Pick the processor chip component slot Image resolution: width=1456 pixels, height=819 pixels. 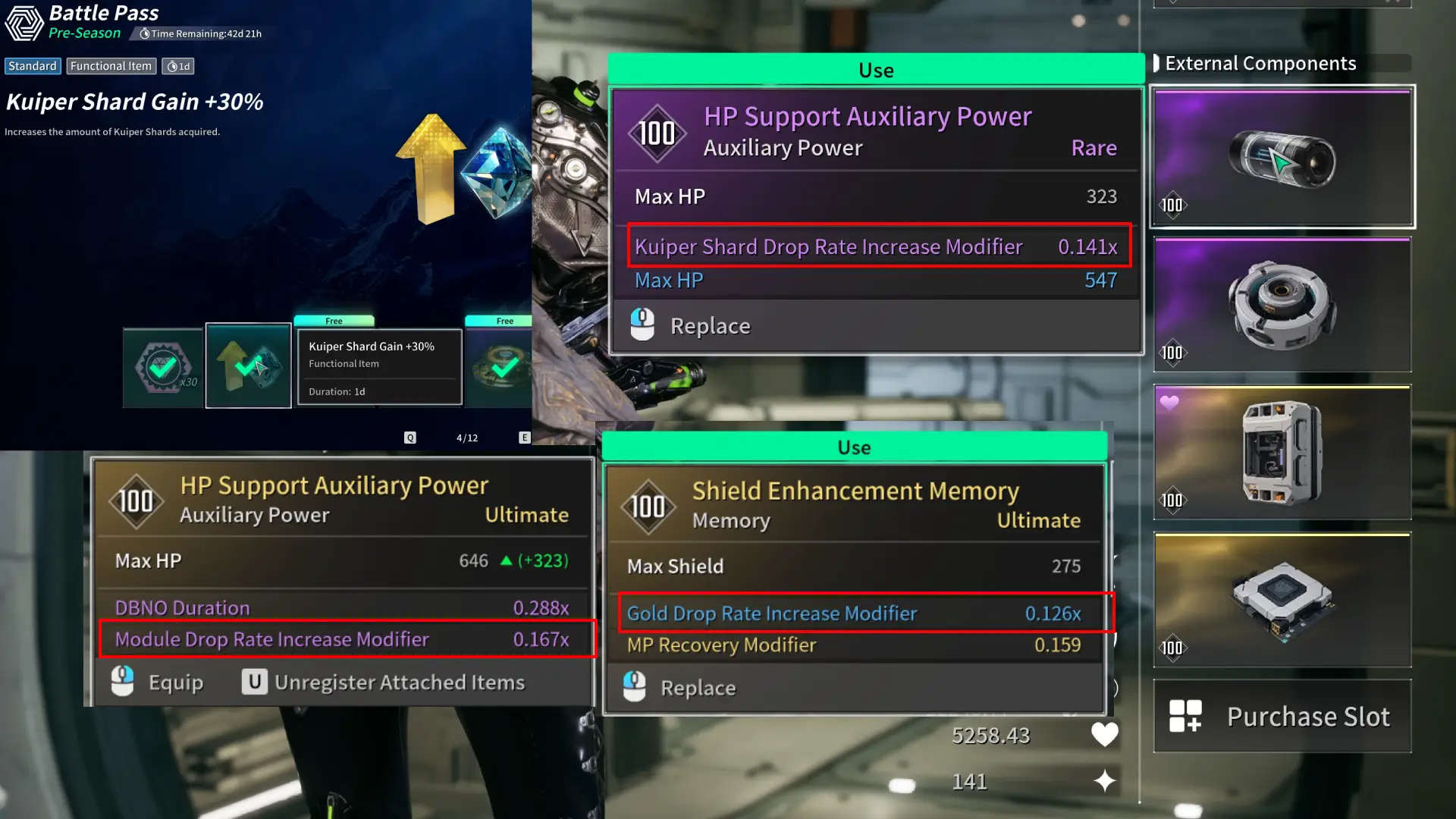click(1282, 601)
